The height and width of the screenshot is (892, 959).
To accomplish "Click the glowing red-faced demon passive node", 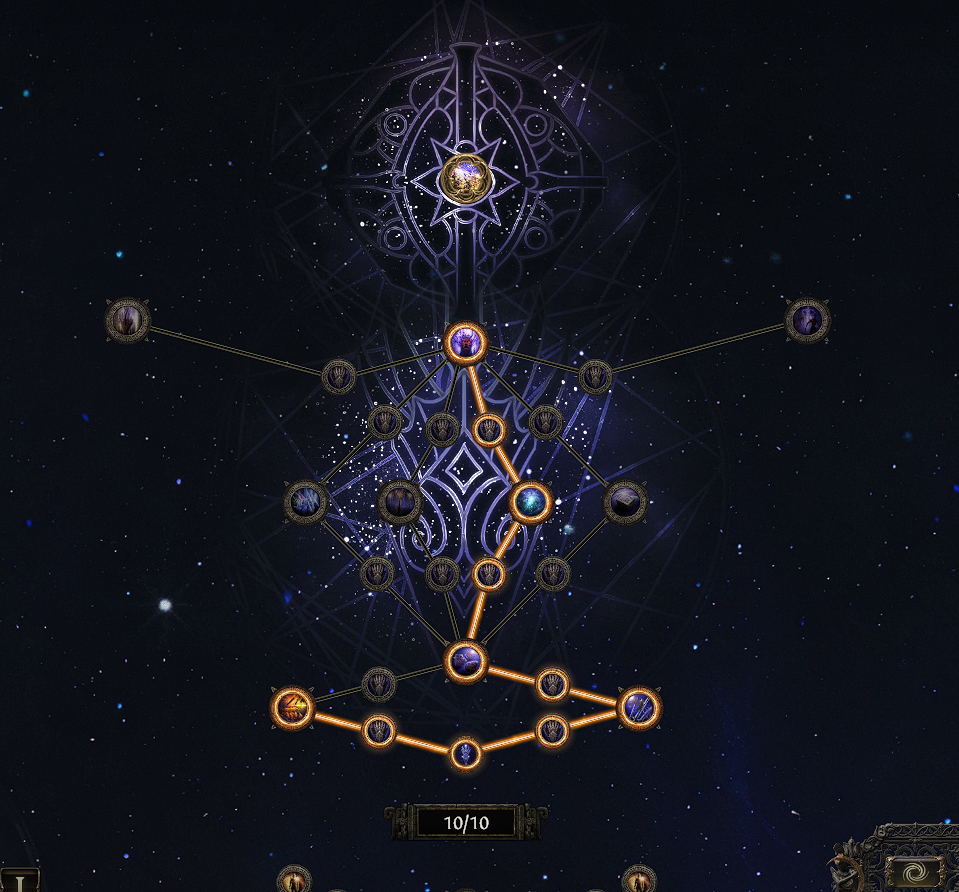I will pos(465,342).
